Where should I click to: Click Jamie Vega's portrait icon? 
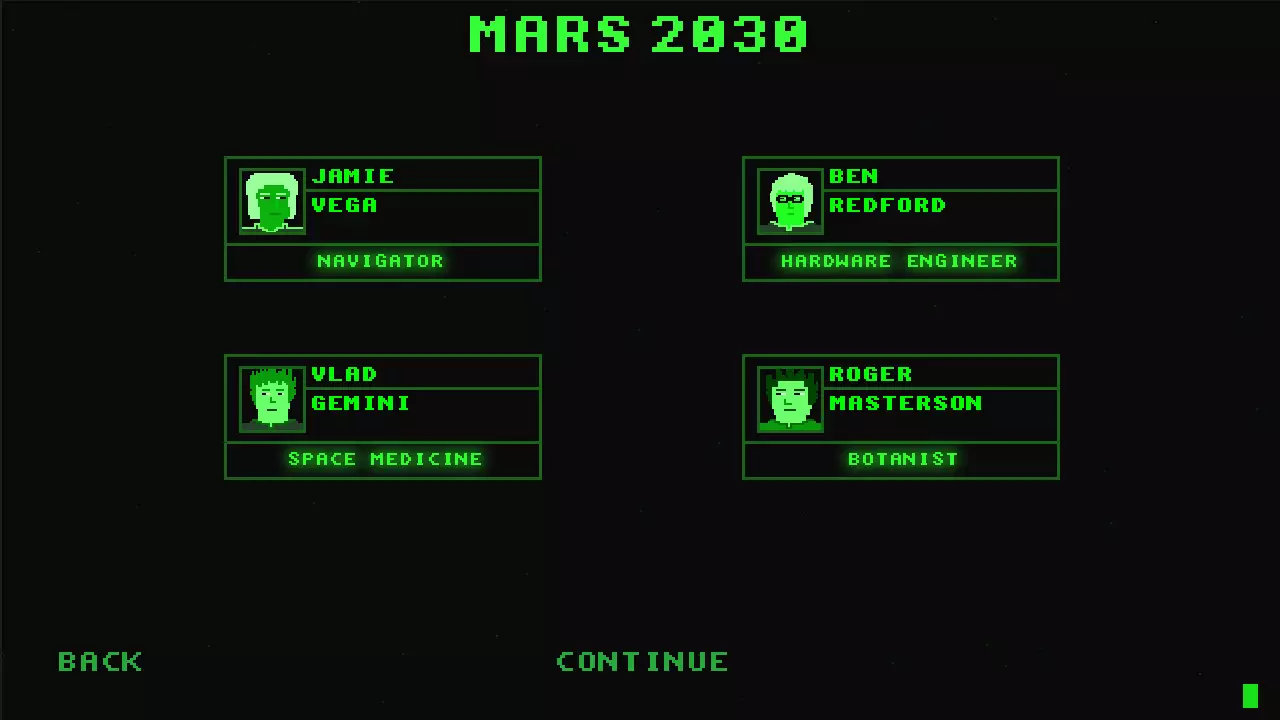pyautogui.click(x=271, y=200)
